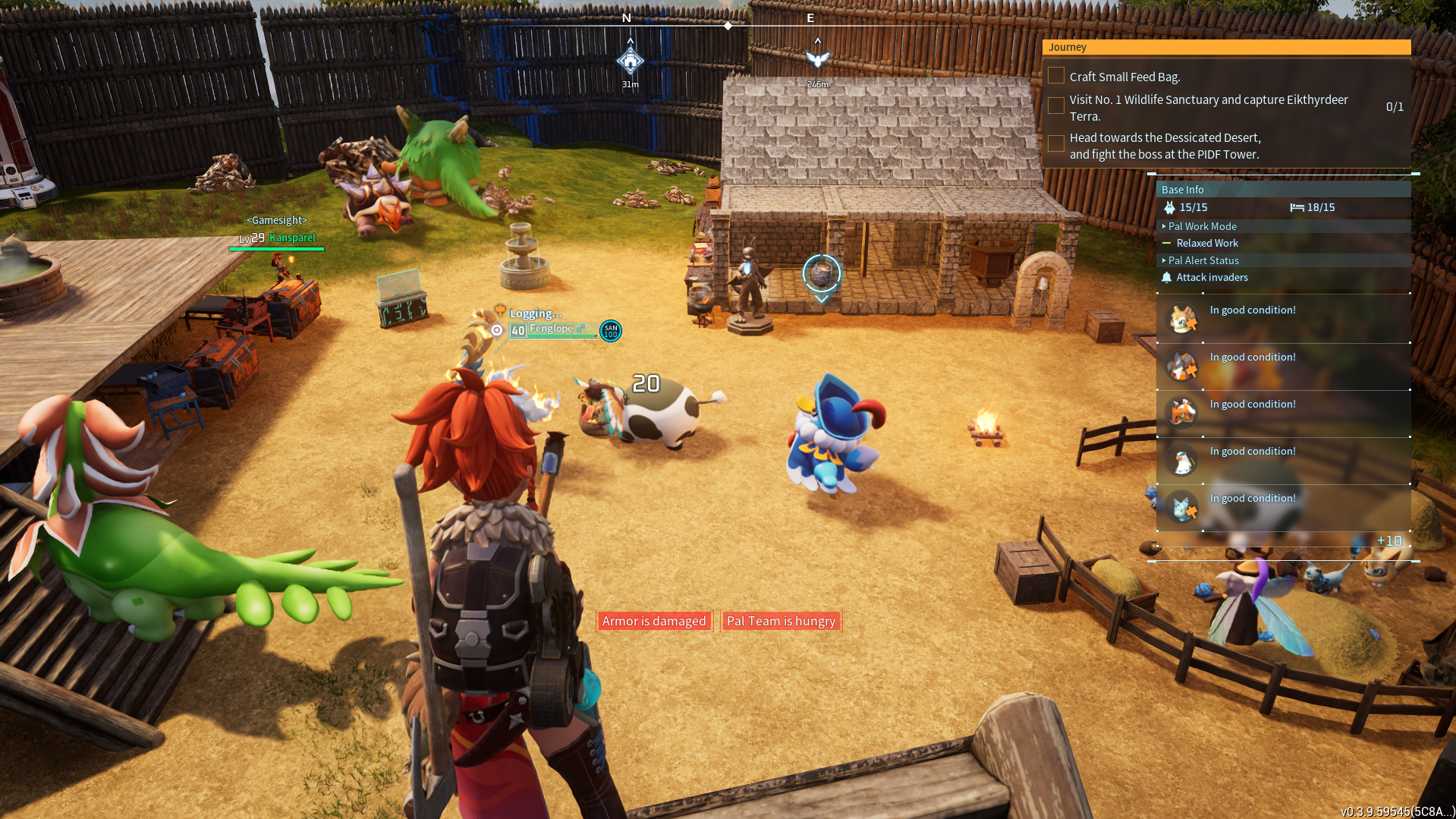The height and width of the screenshot is (819, 1456).
Task: Tick the Craft Small Feed Bag checkbox
Action: [x=1055, y=76]
